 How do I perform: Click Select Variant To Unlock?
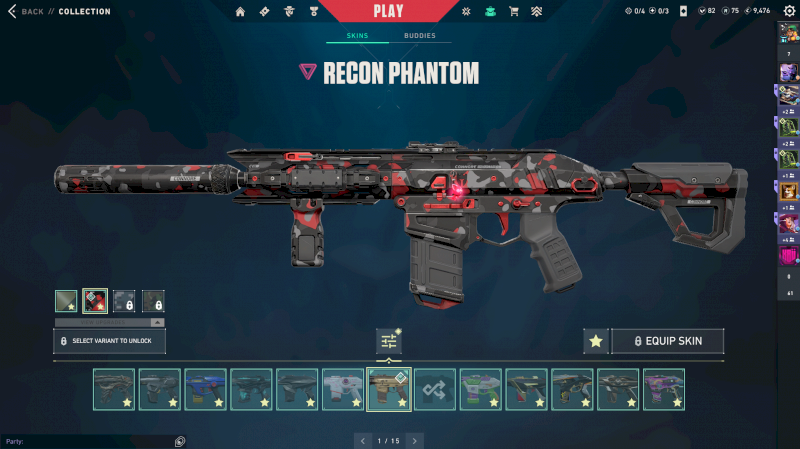tap(109, 341)
